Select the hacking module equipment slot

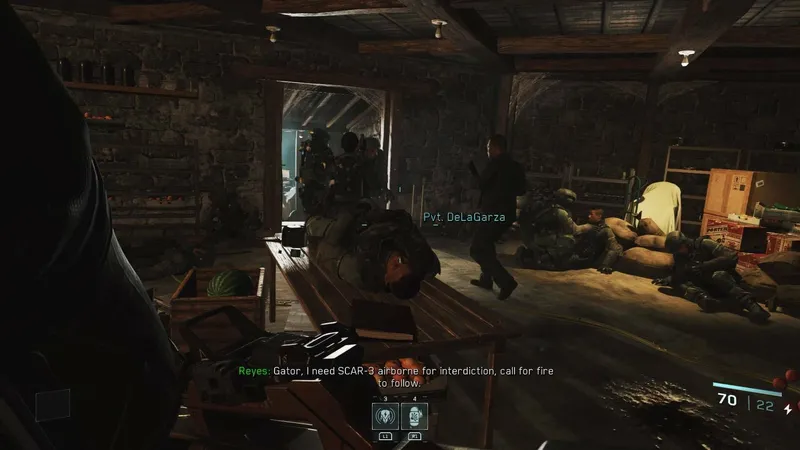point(386,418)
